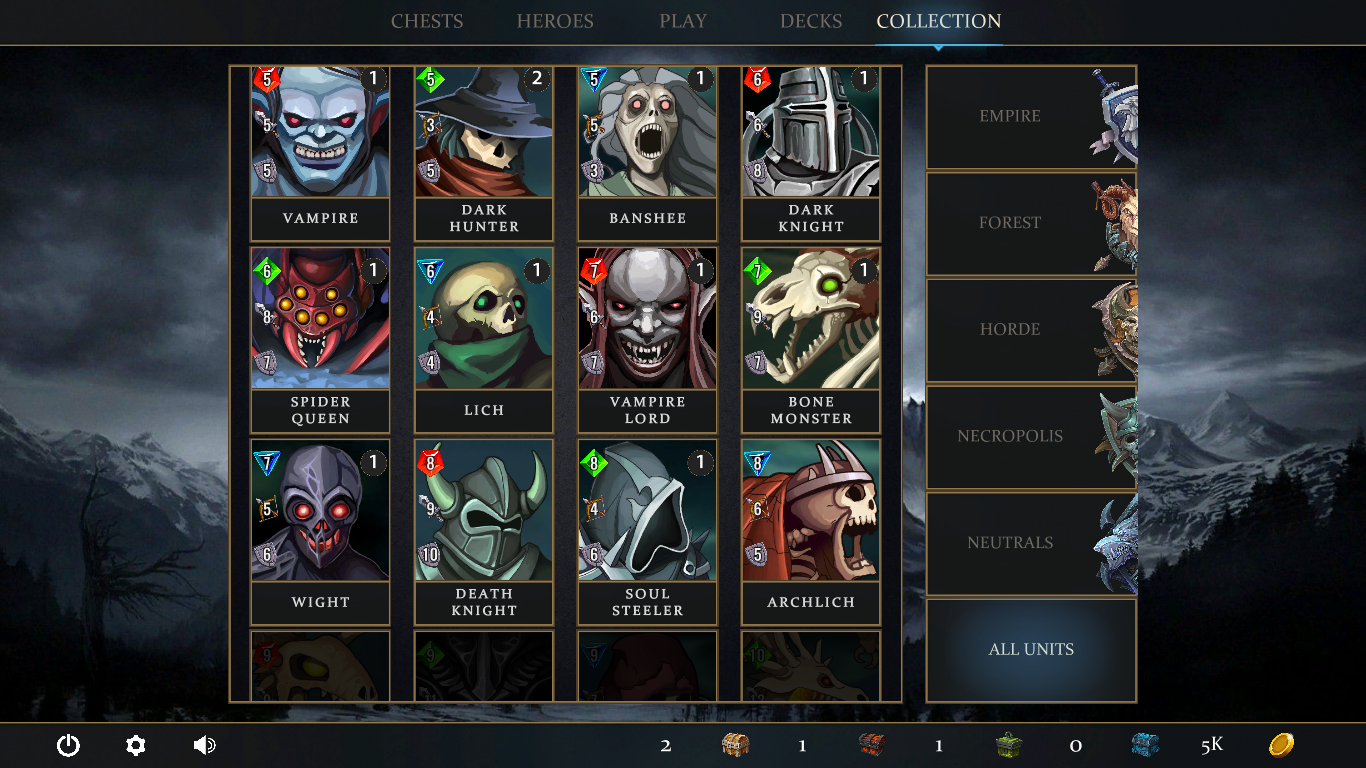Screen dimensions: 1366x768
Task: Toggle sound with speaker icon
Action: (x=204, y=745)
